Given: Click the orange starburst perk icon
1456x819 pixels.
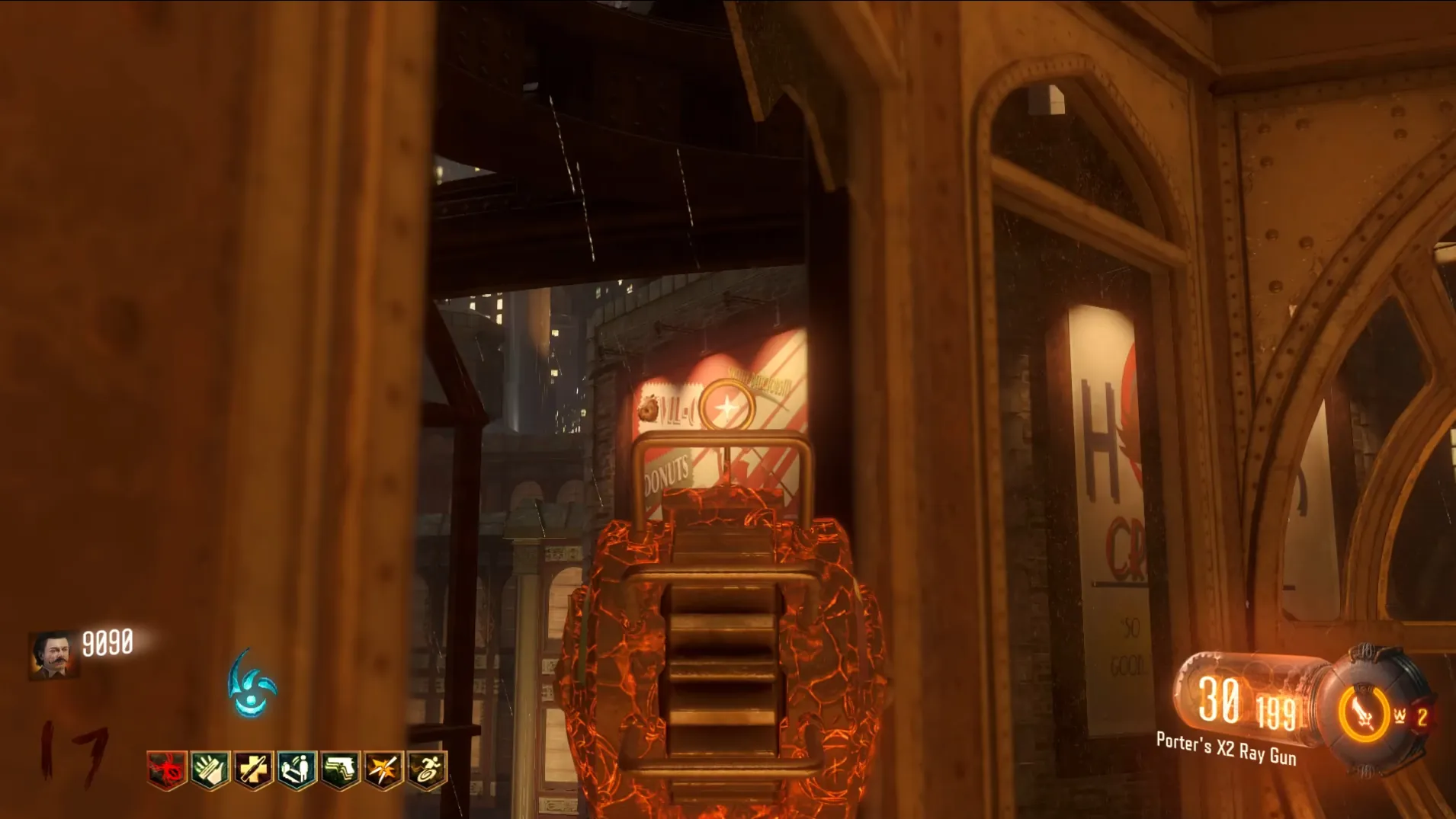Looking at the screenshot, I should [x=383, y=769].
